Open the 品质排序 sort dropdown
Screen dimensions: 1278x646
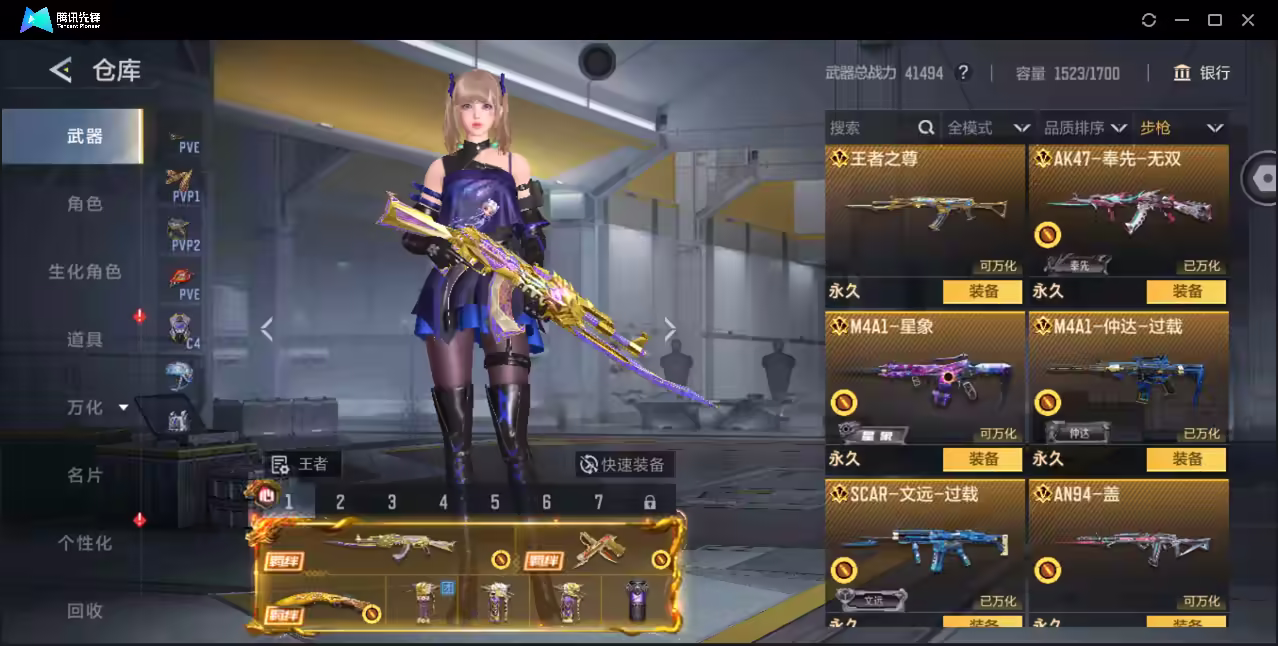pyautogui.click(x=1084, y=128)
